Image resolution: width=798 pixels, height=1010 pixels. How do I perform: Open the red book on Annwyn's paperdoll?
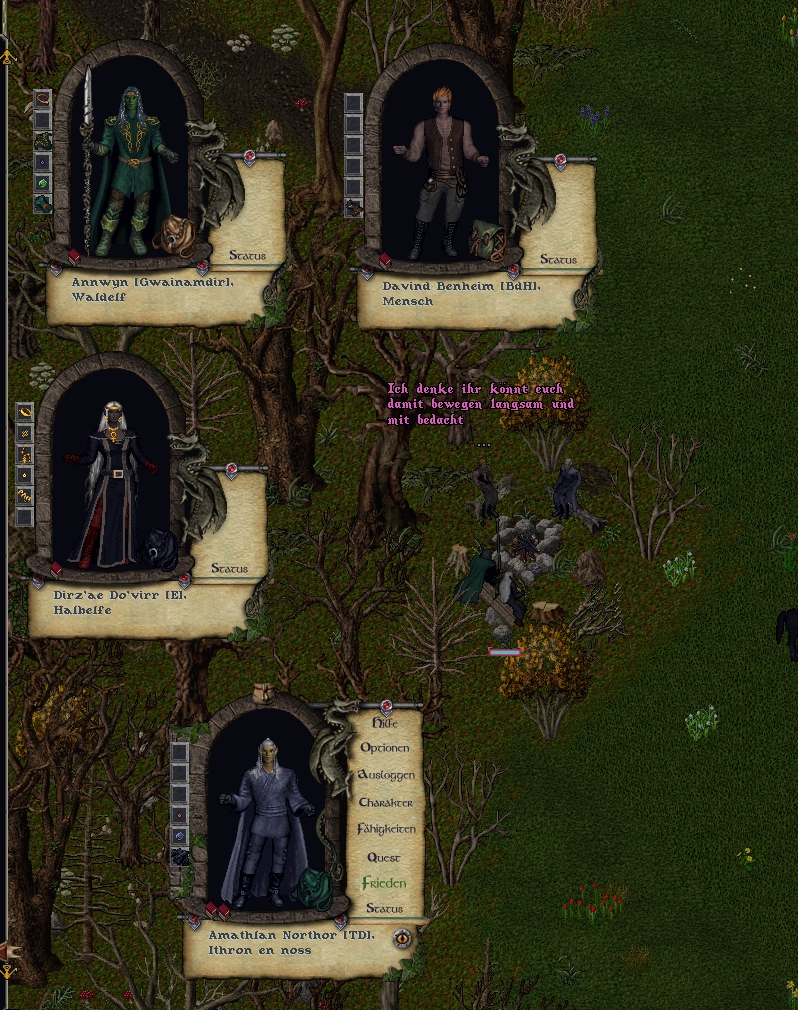74,256
